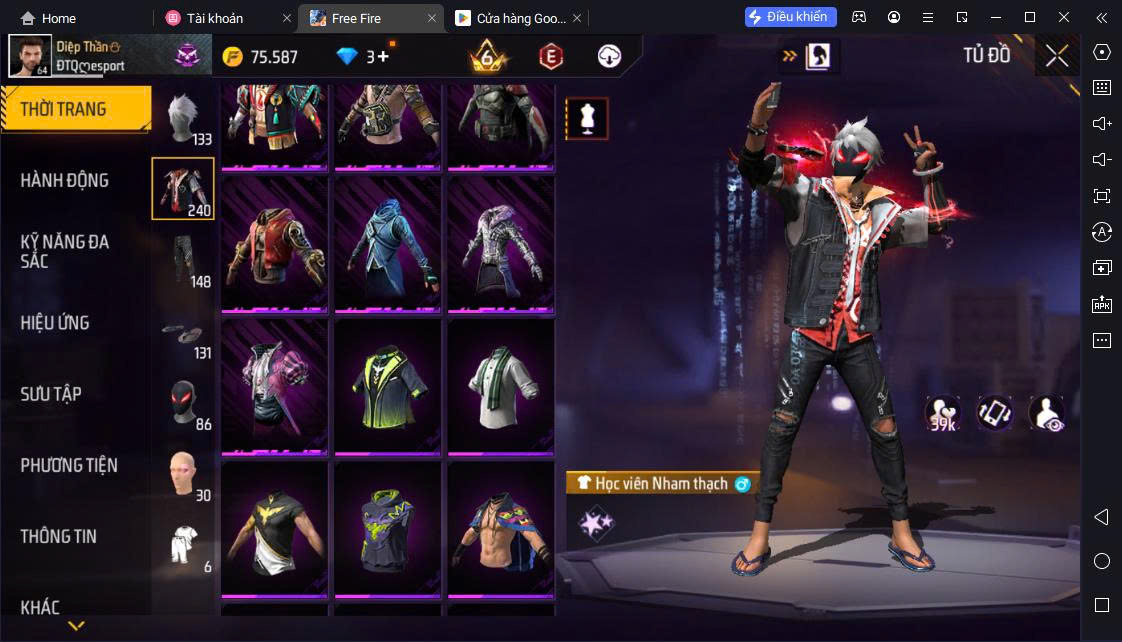
Task: Select the pants subcategory showing 148
Action: coord(183,260)
